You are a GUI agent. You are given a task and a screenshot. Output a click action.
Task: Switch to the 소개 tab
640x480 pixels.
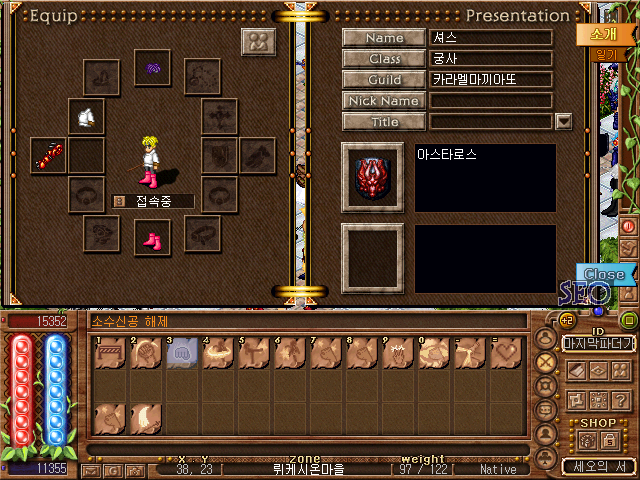coord(594,33)
